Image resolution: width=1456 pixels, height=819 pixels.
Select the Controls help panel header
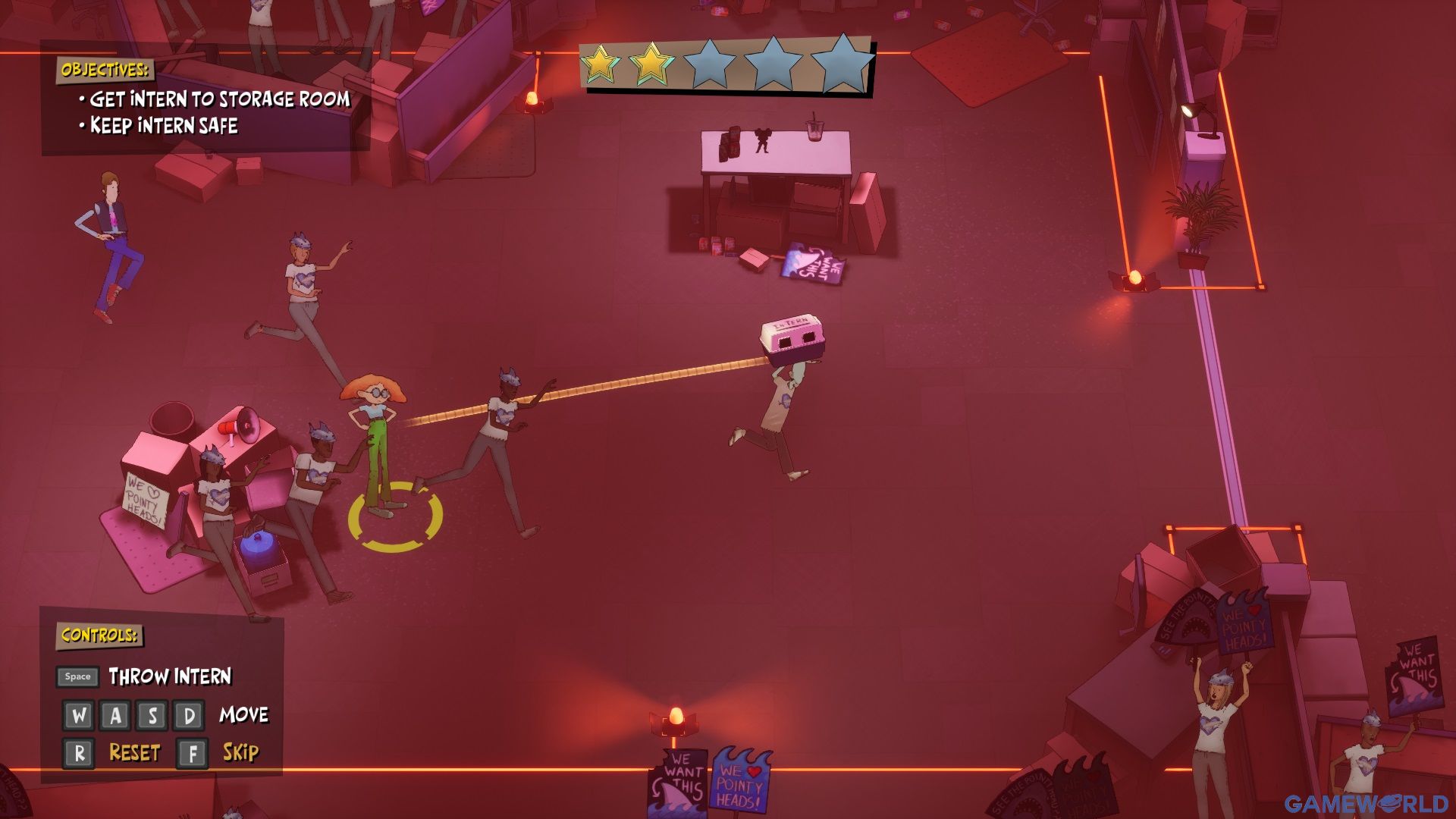(99, 635)
